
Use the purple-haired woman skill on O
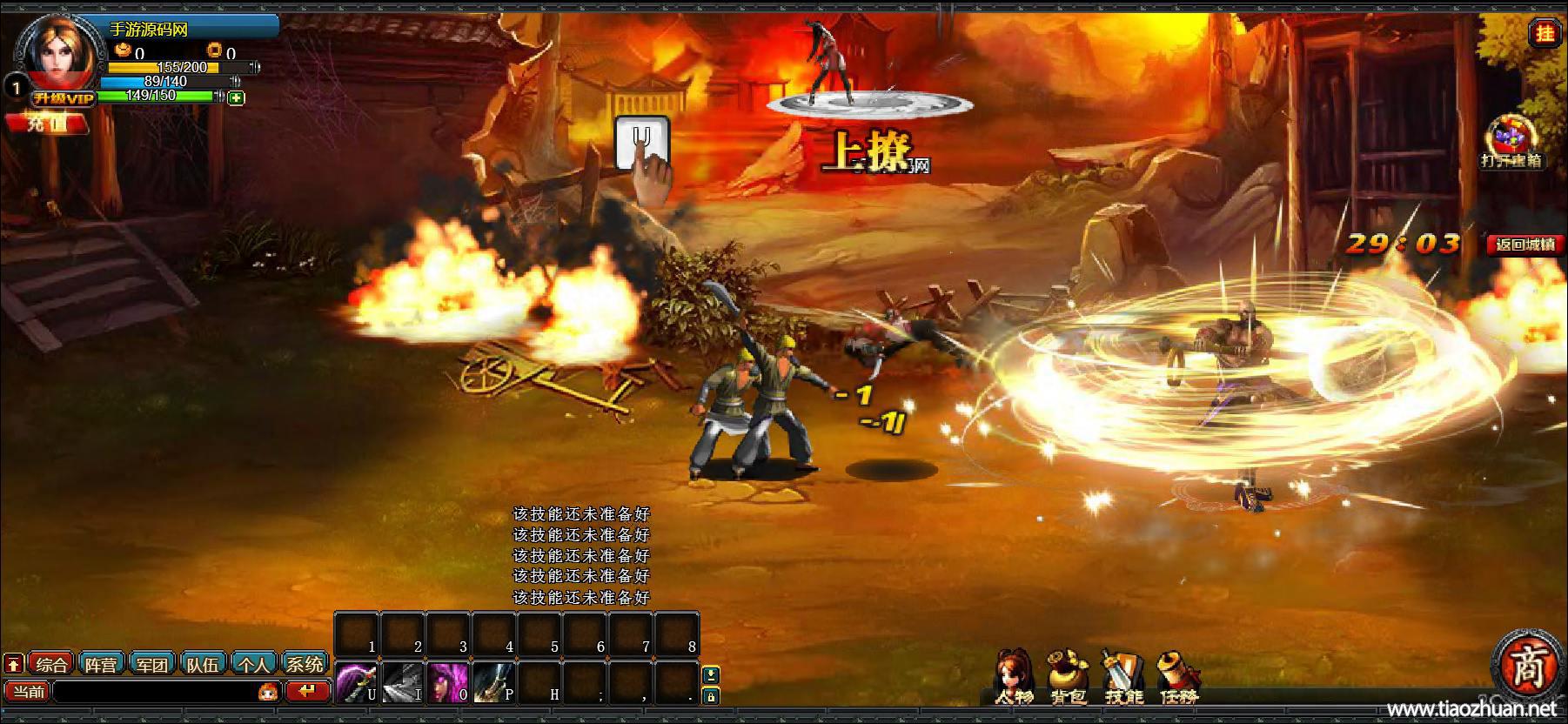click(x=447, y=682)
